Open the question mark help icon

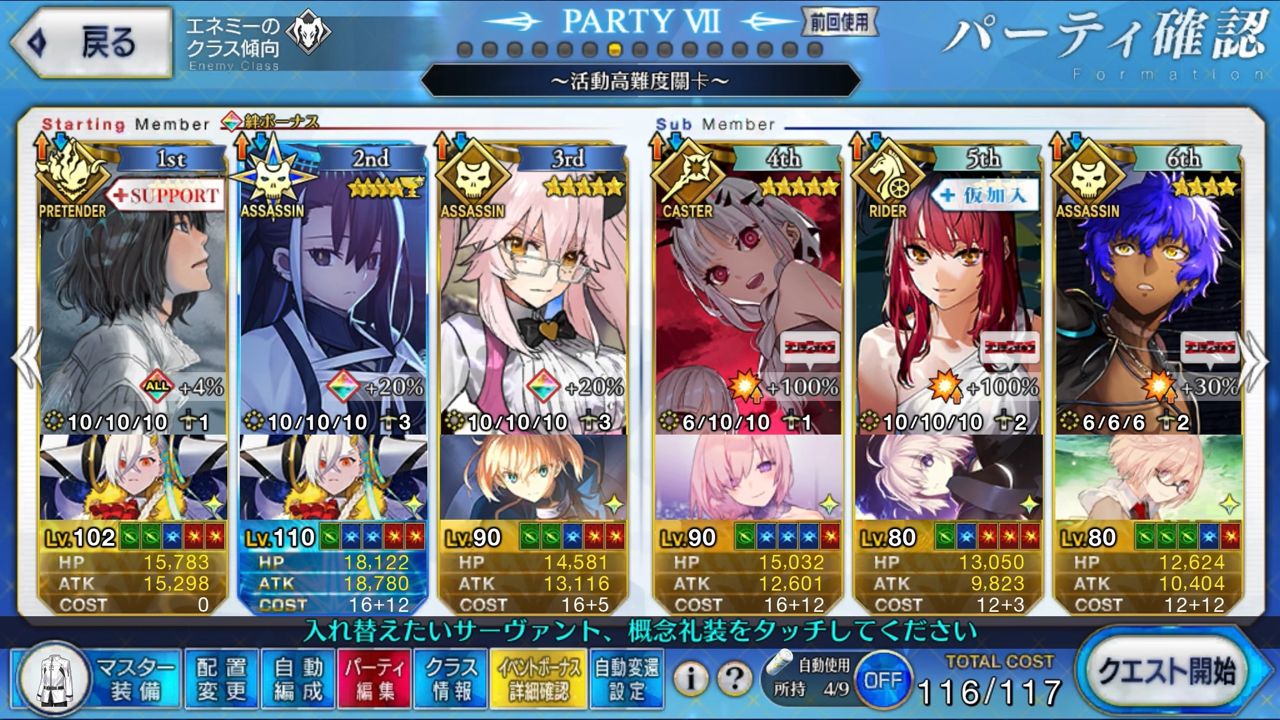point(735,680)
